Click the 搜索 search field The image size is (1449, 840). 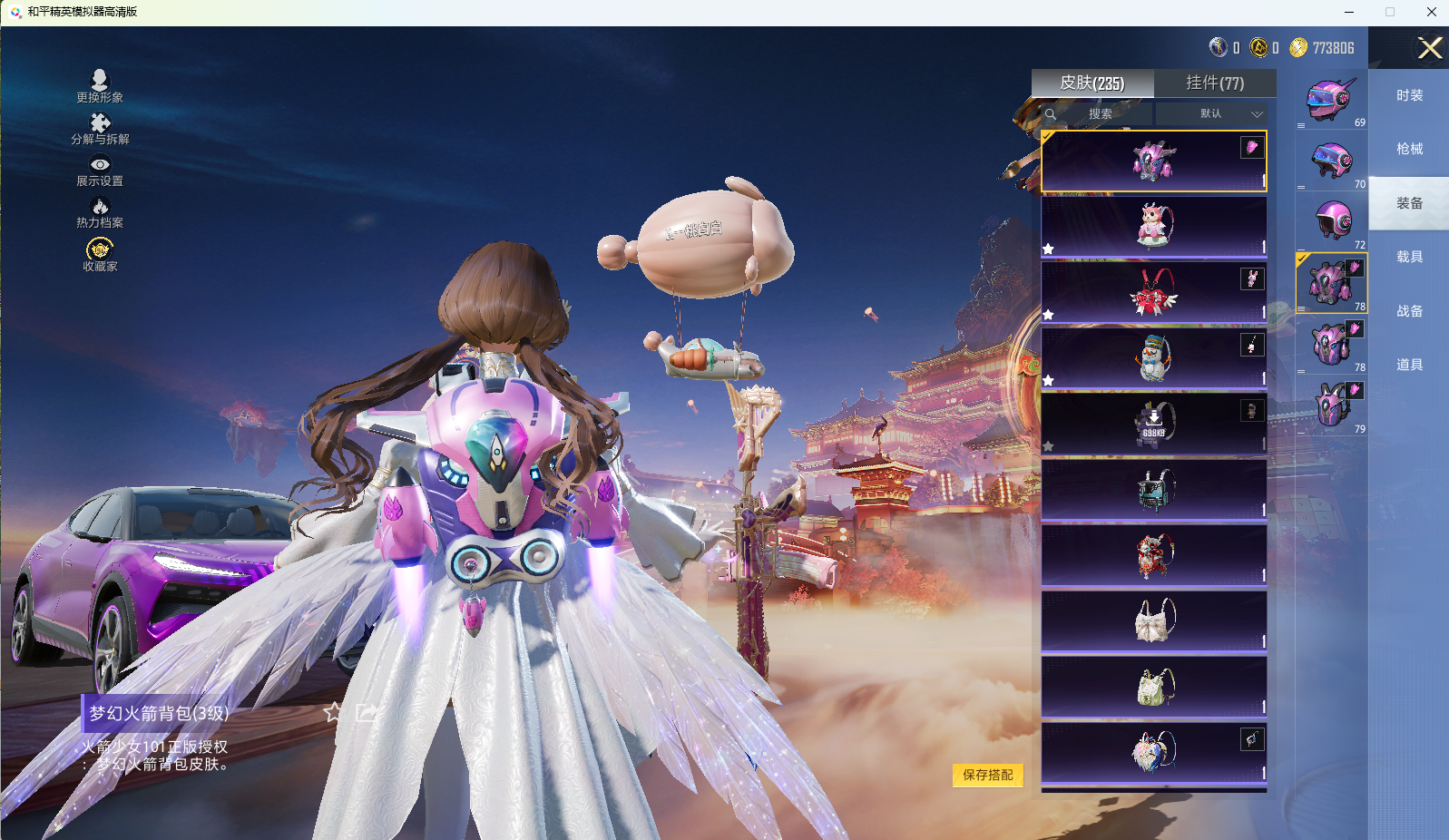(1100, 114)
